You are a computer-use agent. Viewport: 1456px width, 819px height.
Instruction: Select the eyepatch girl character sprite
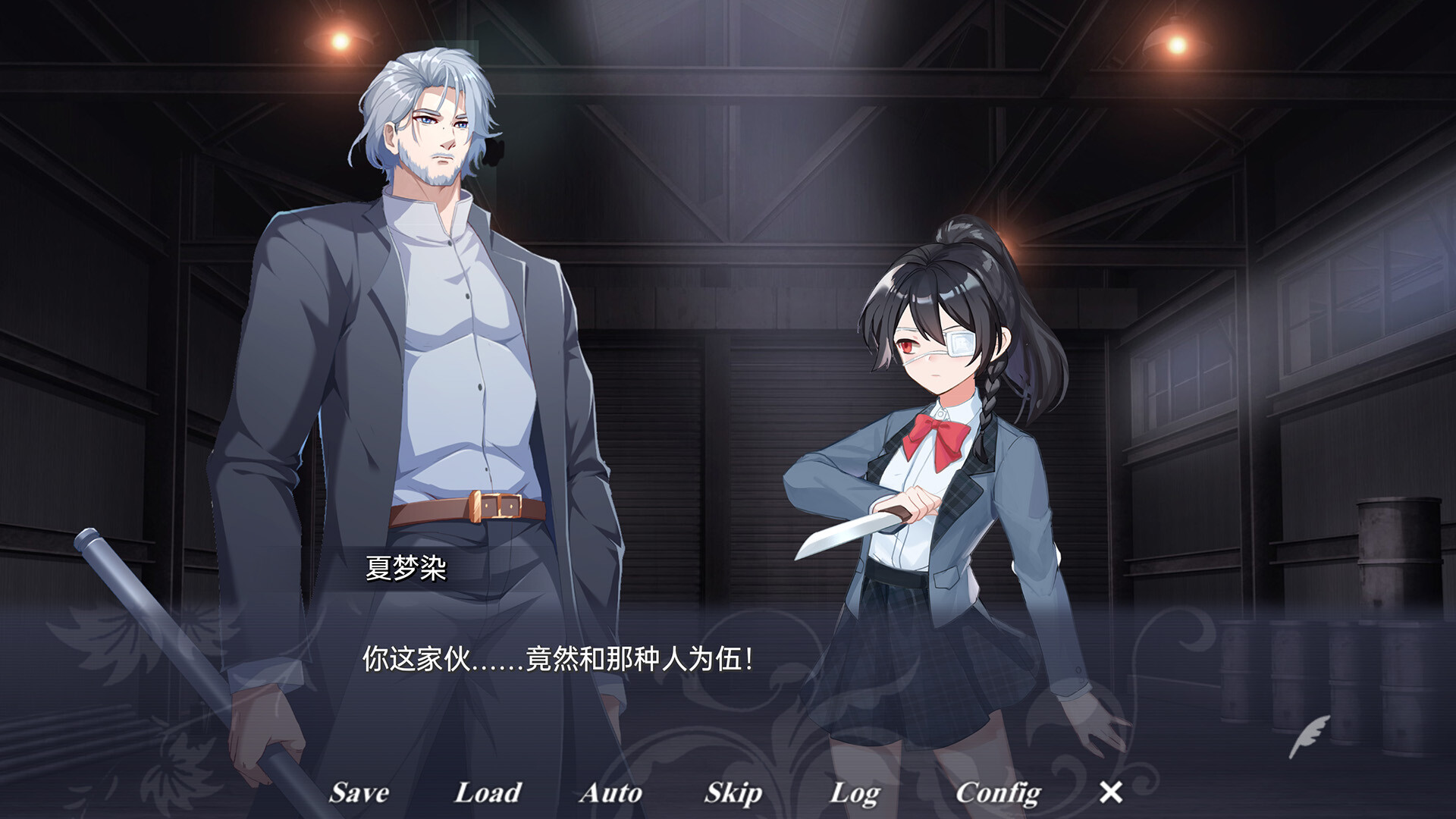tap(933, 455)
